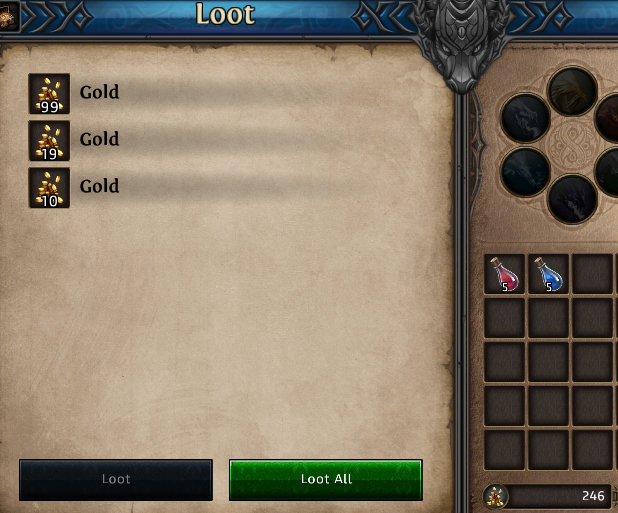Viewport: 618px width, 513px height.
Task: Click the green Loot All button
Action: (326, 479)
